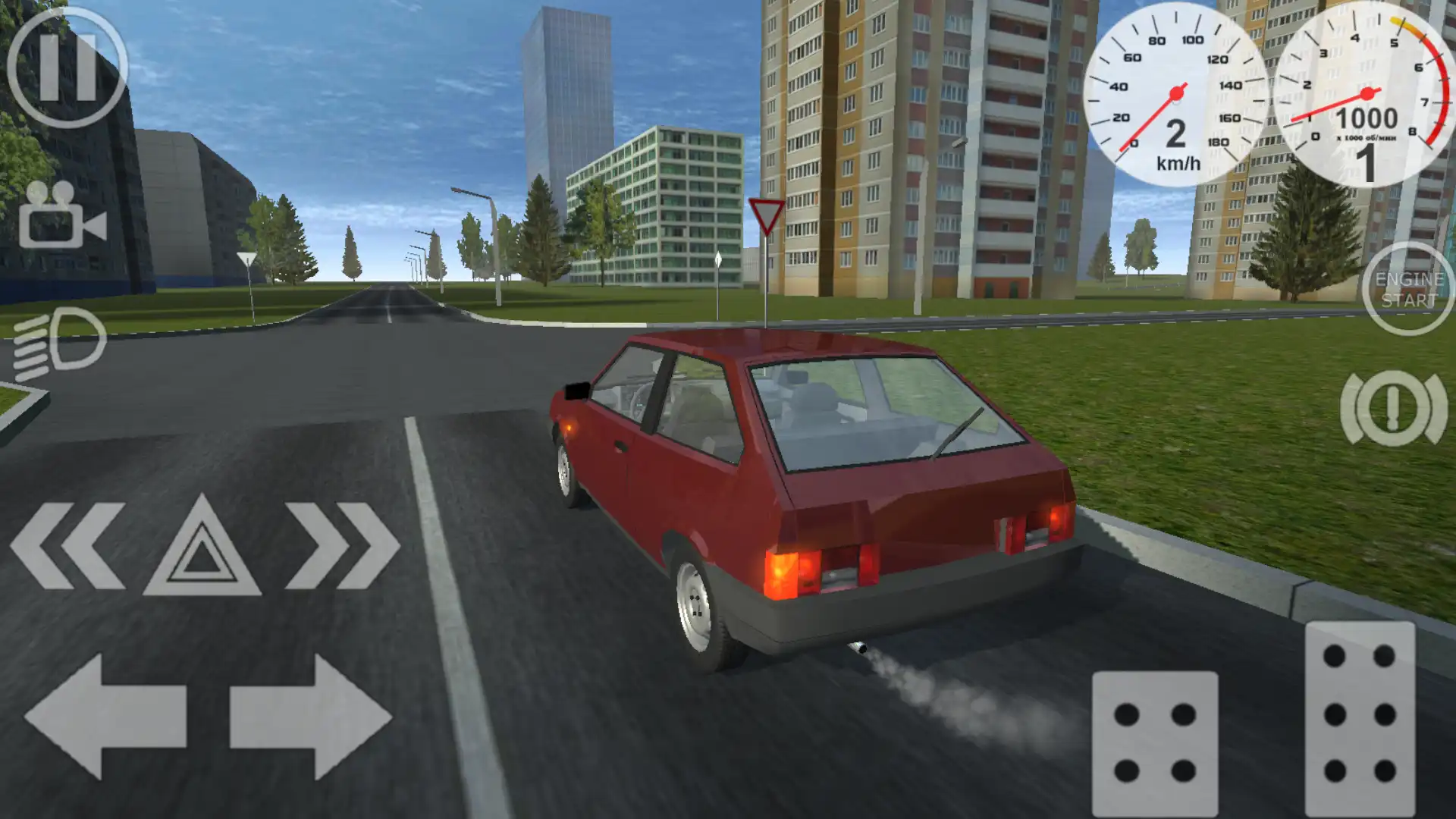Tap the km/h speedometer gauge
This screenshot has height=819, width=1456.
[x=1175, y=91]
